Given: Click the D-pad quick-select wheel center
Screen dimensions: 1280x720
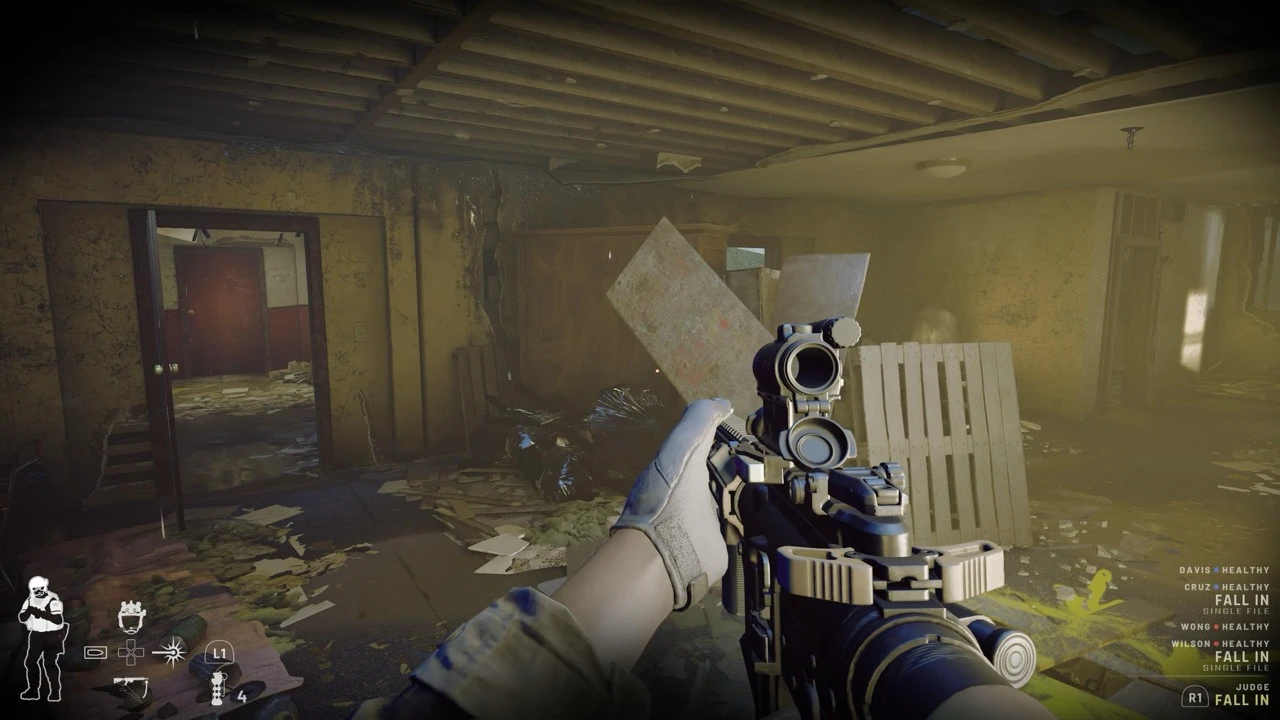Looking at the screenshot, I should [131, 653].
